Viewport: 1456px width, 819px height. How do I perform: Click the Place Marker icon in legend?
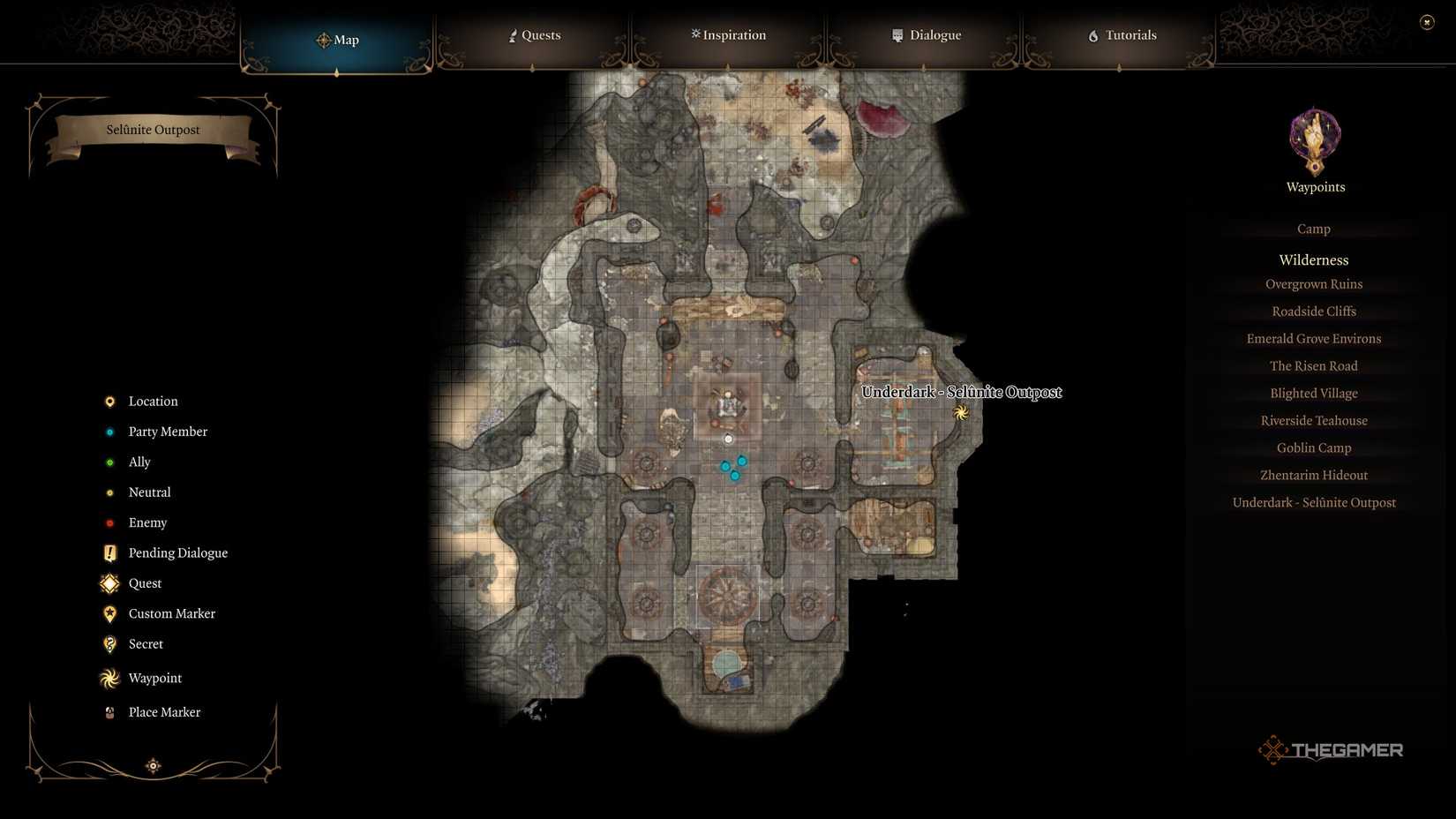(x=109, y=712)
